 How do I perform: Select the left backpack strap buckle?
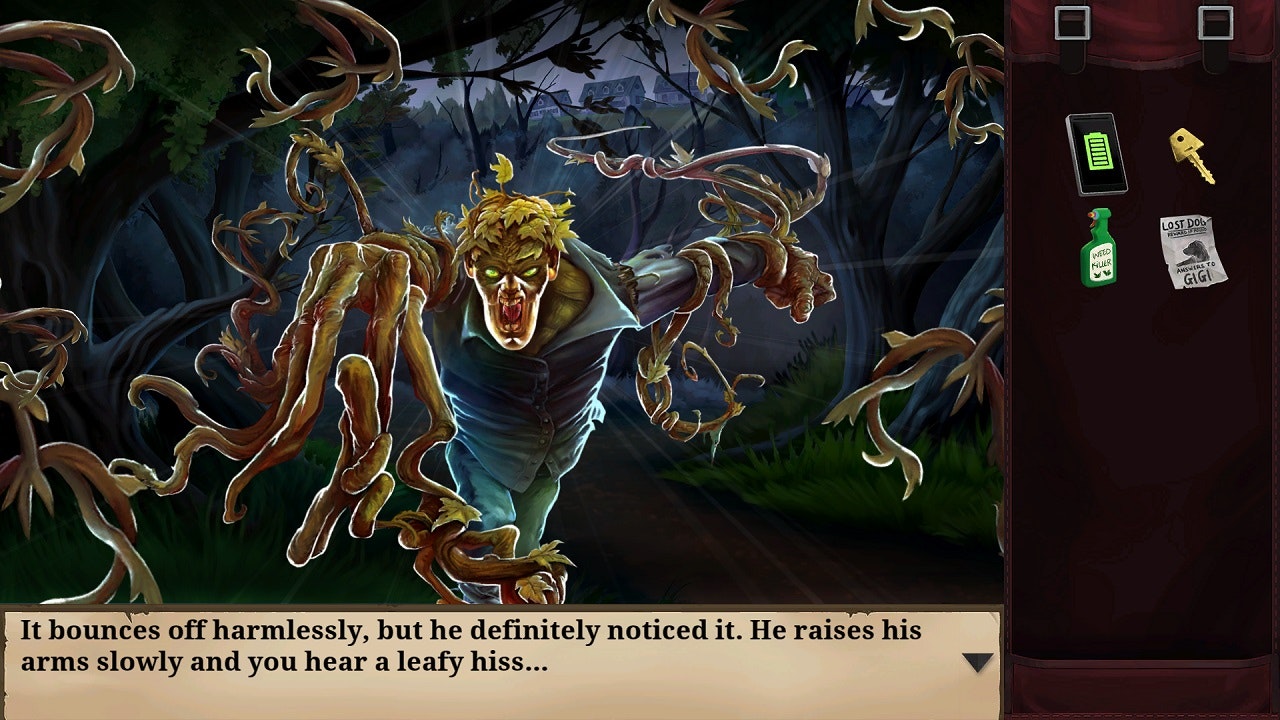tap(1071, 22)
